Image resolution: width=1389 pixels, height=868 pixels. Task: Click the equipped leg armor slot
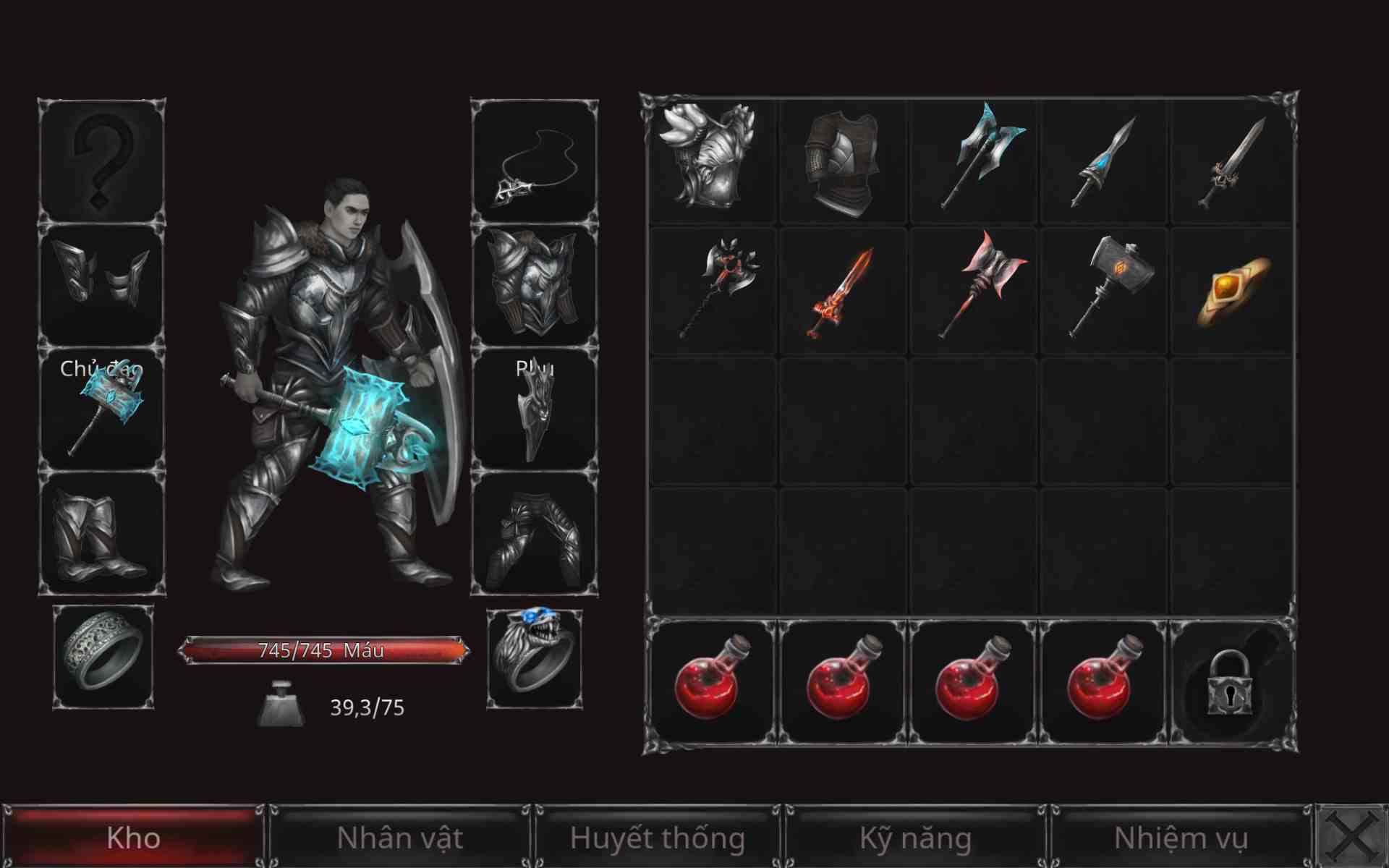tap(535, 534)
